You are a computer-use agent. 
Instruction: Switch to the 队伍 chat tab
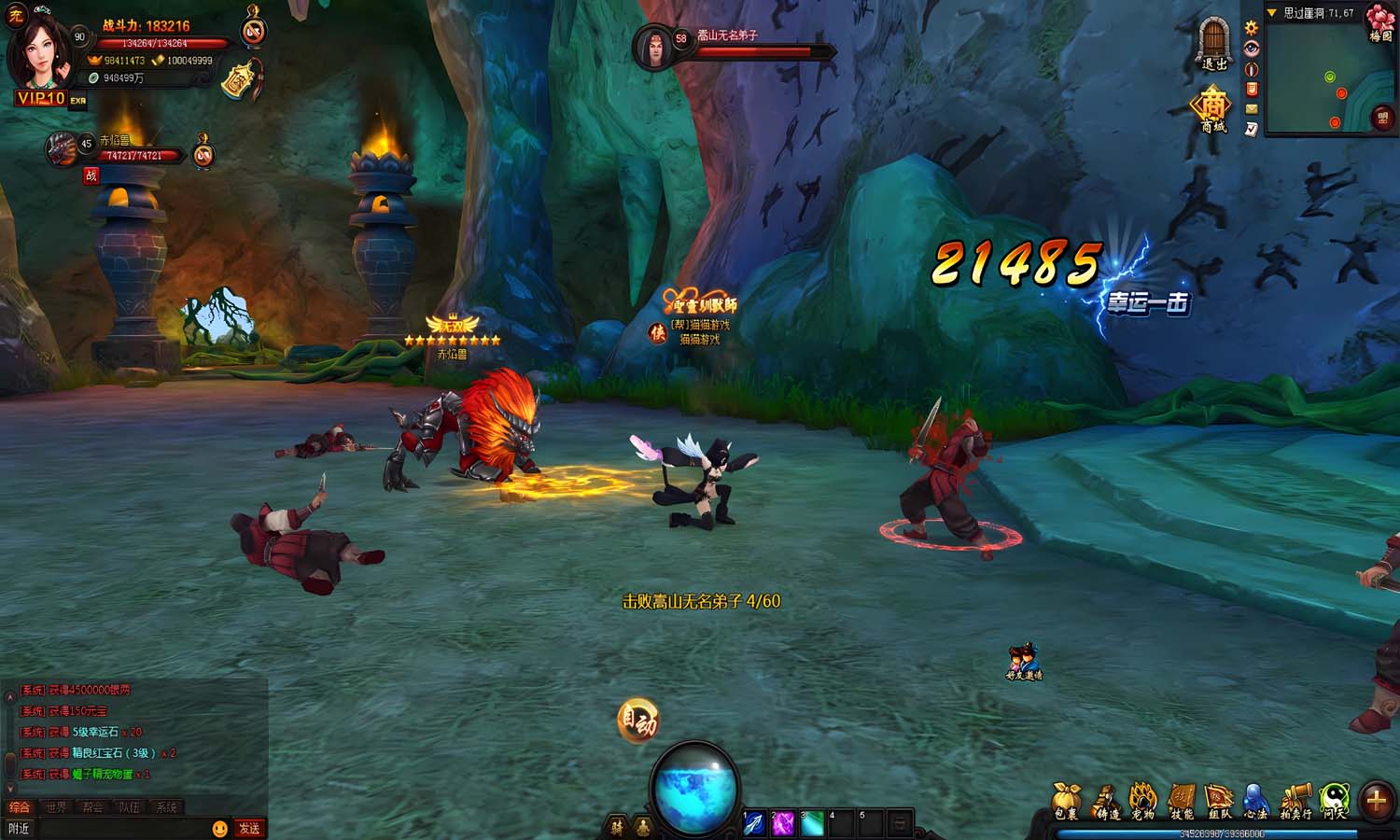129,807
